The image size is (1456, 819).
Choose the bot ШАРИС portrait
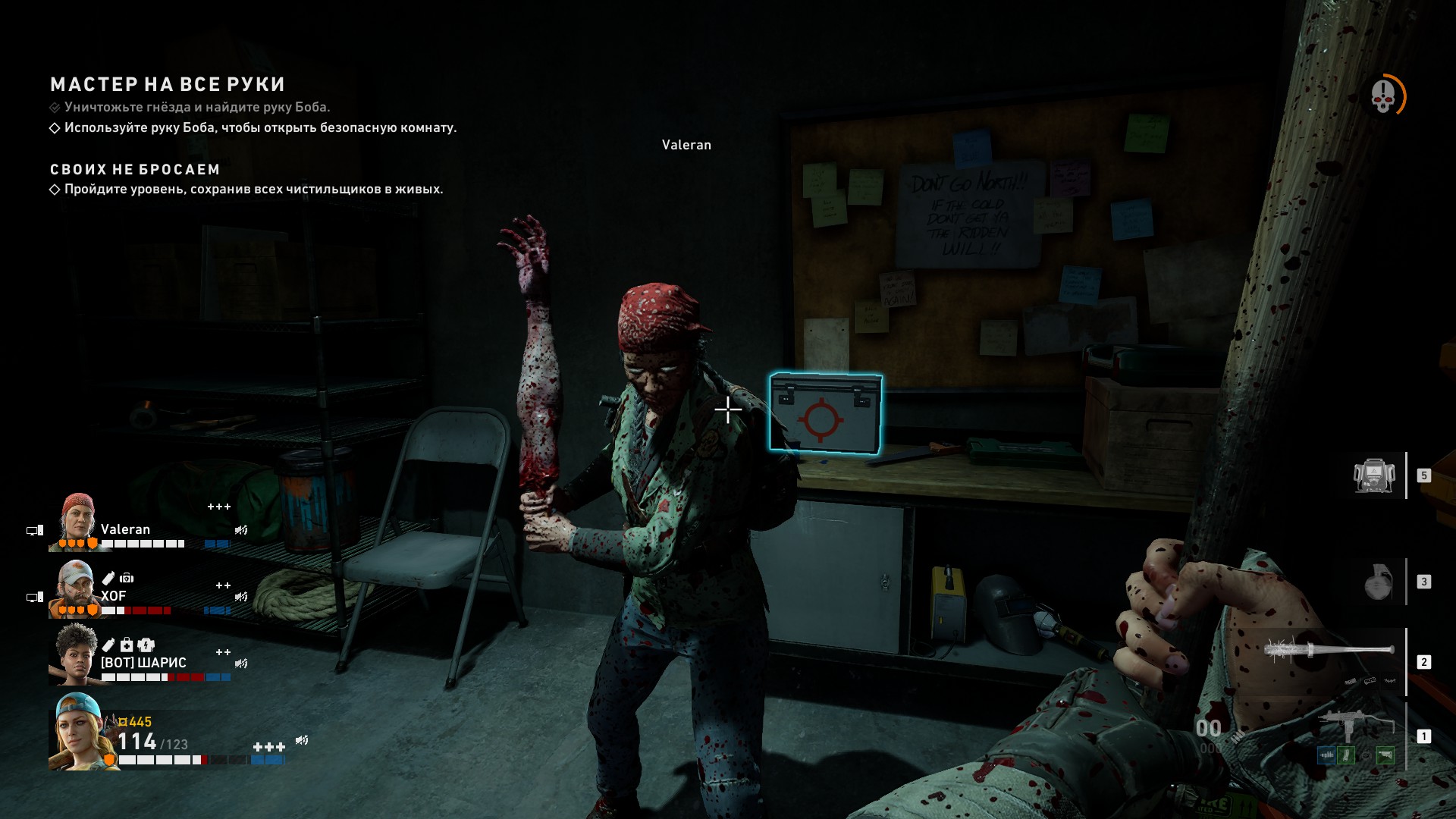click(75, 654)
